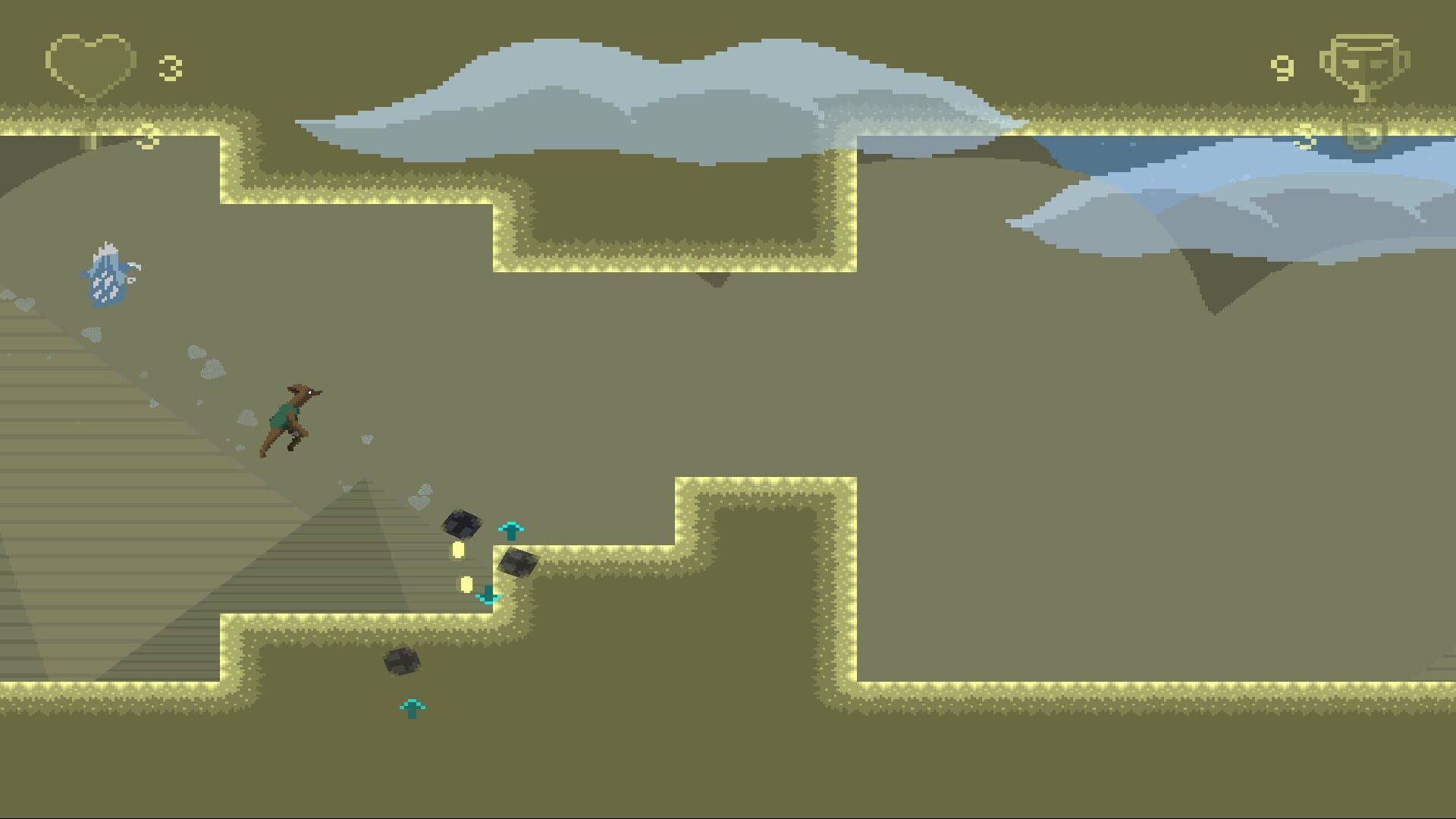This screenshot has height=819, width=1456.
Task: Click the heart counter showing 3
Action: coord(171,67)
